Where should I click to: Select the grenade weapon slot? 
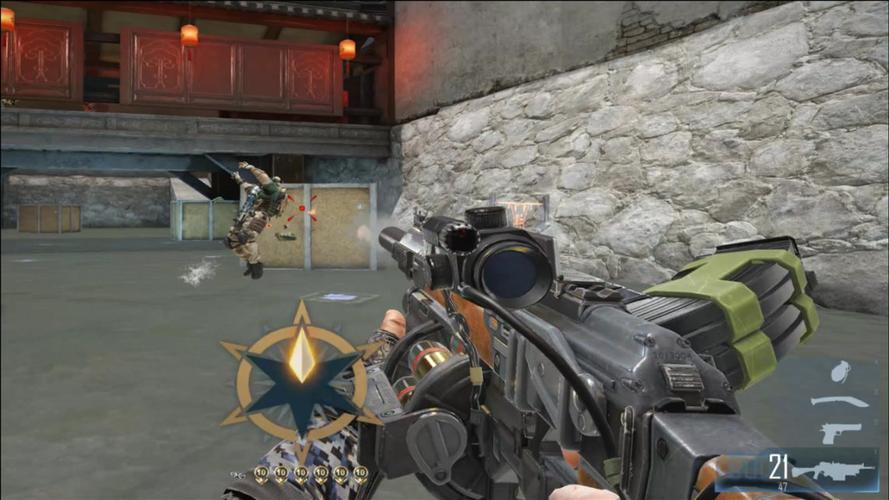(x=841, y=372)
